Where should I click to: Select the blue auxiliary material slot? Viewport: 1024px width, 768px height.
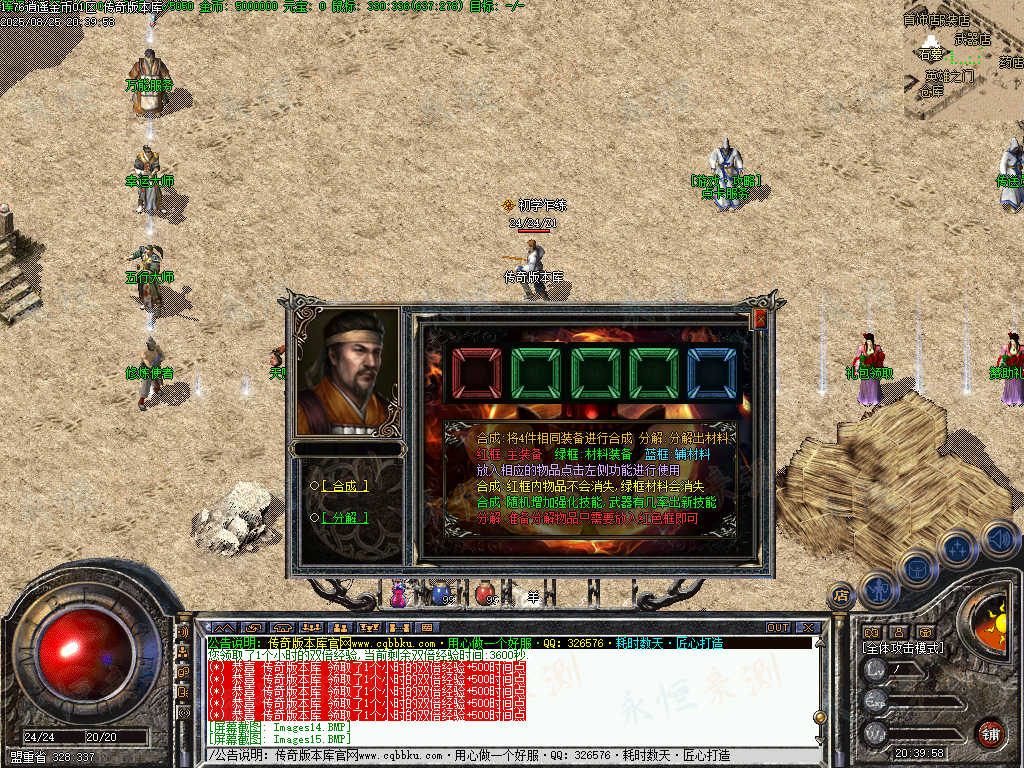point(711,374)
